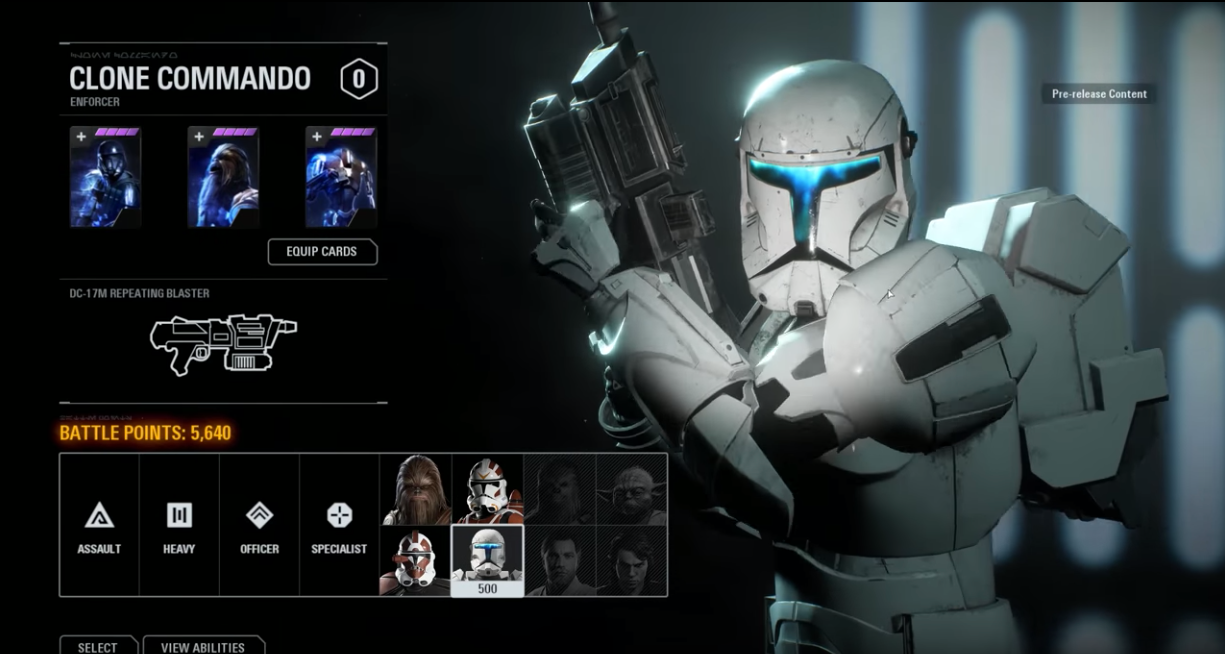Show the View Abilities panel

(203, 646)
